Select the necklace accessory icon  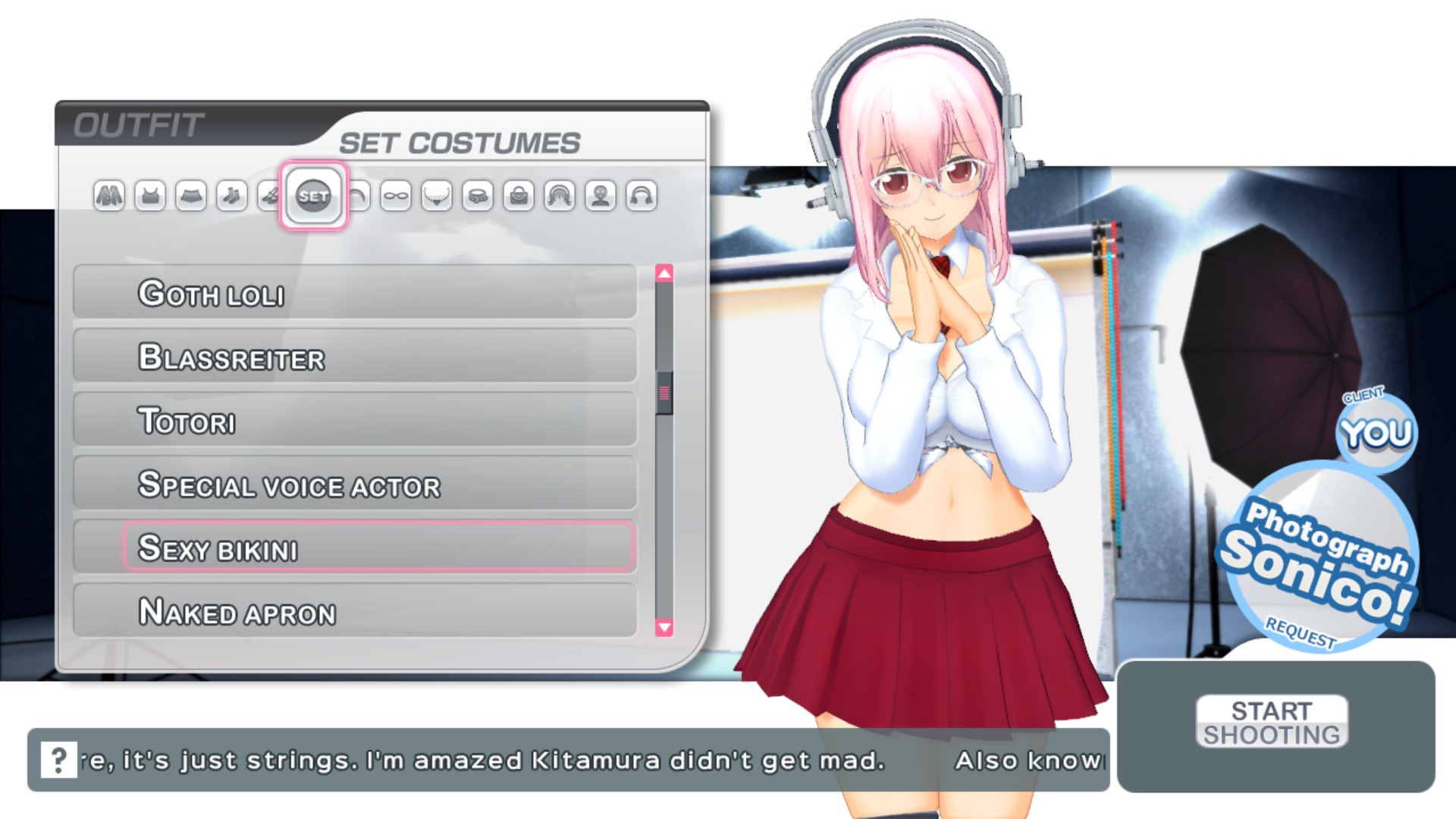point(436,197)
